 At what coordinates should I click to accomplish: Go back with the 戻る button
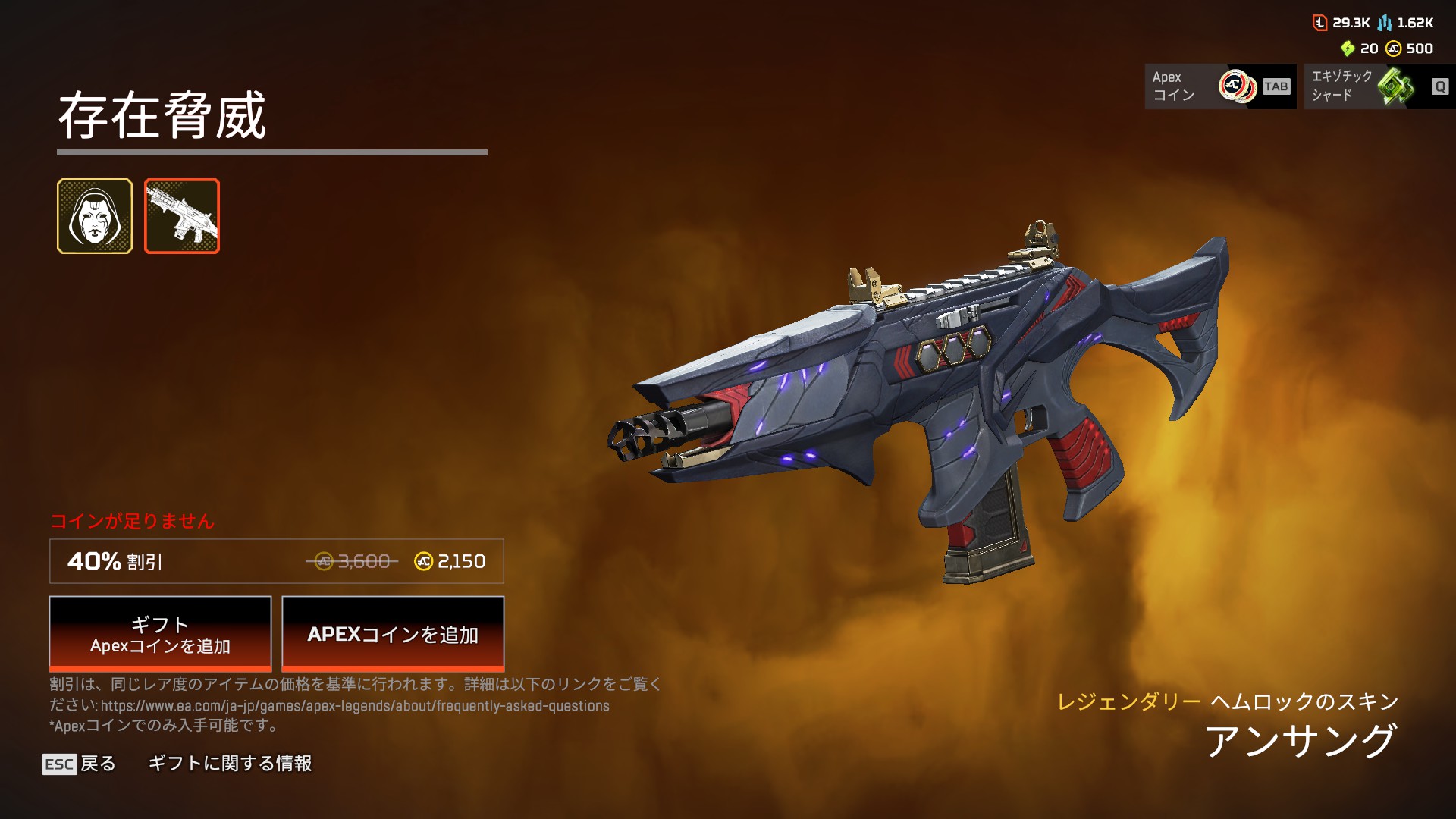80,764
